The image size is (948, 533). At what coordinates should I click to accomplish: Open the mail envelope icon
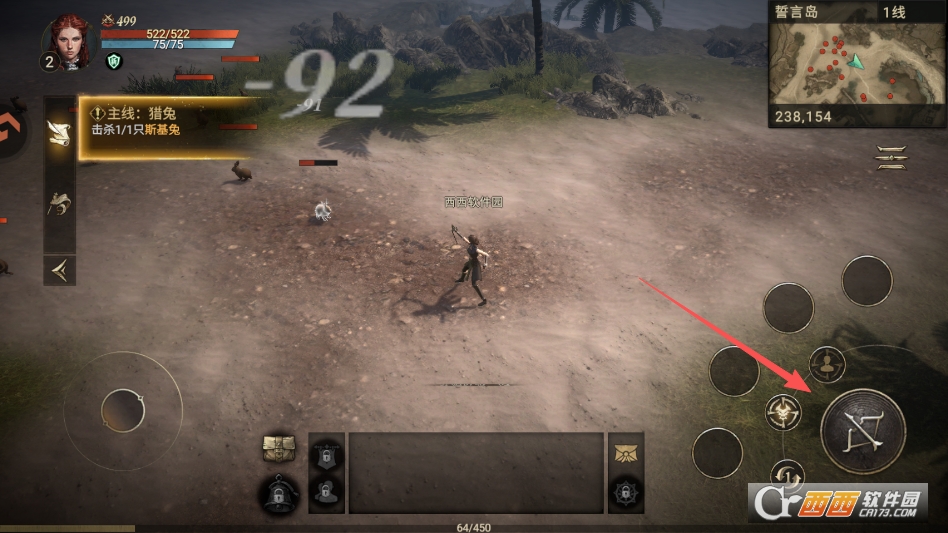(x=626, y=451)
